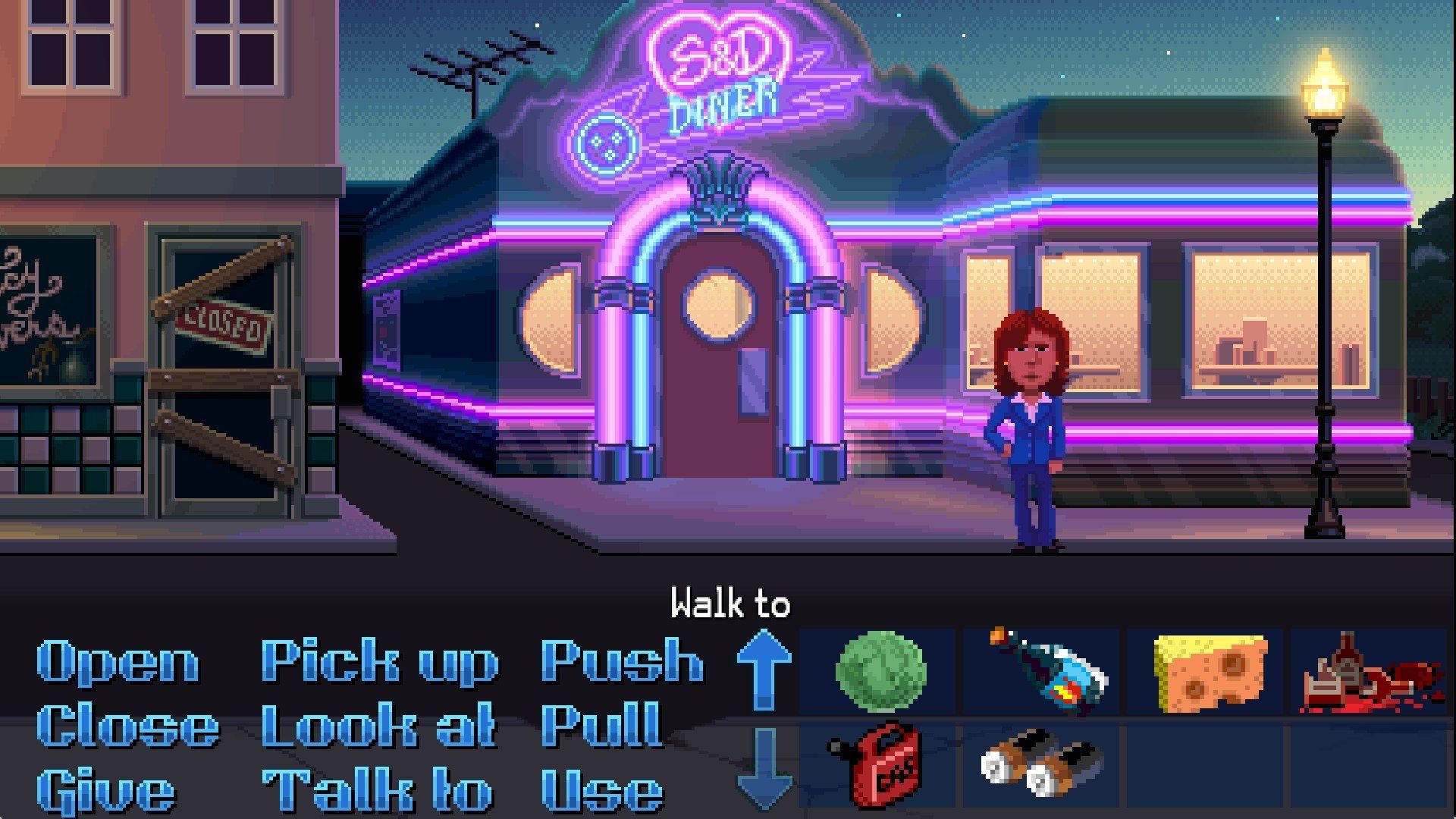The height and width of the screenshot is (819, 1456).
Task: Choose the Pull verb
Action: [601, 726]
